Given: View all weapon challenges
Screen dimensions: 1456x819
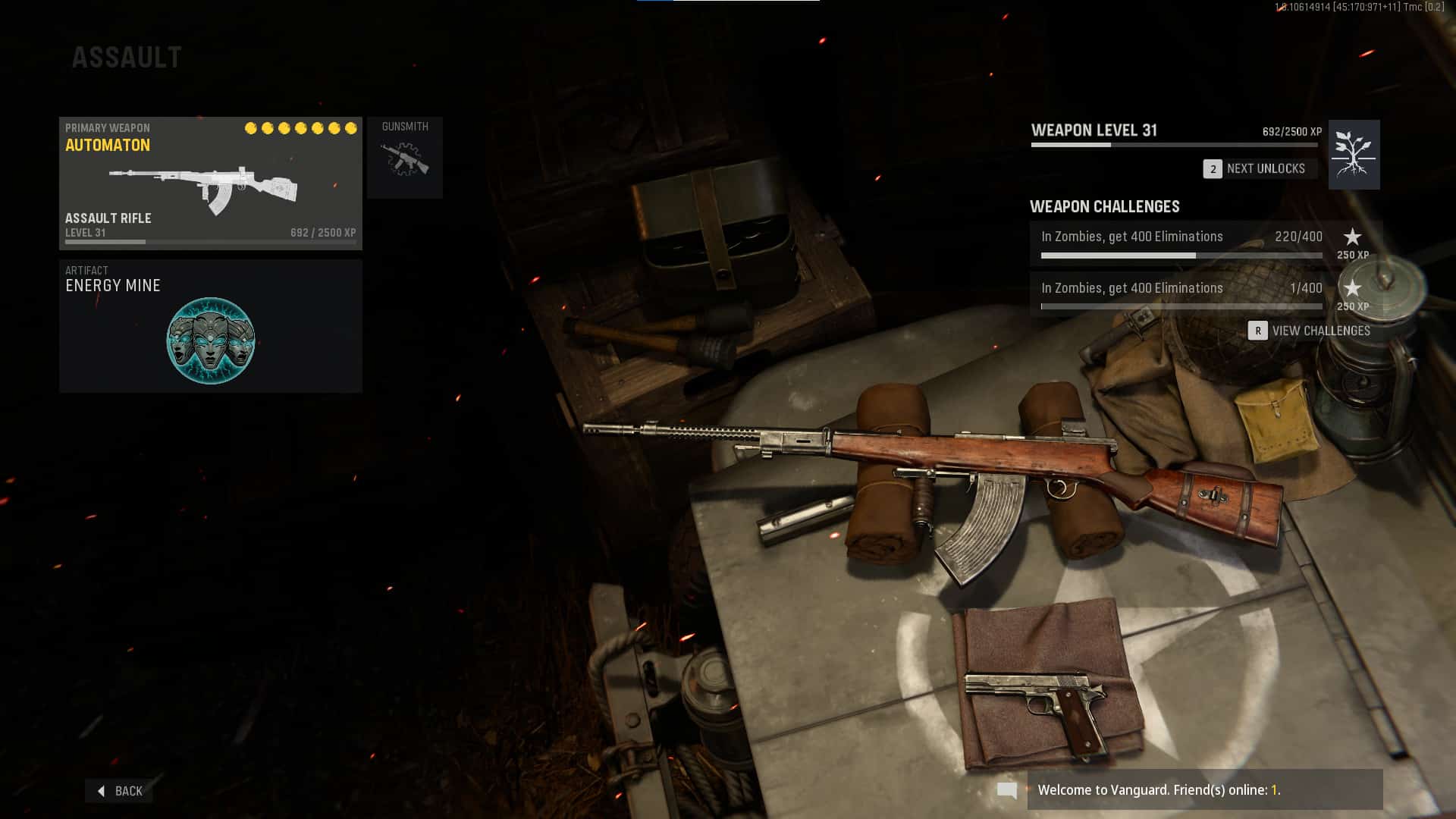Looking at the screenshot, I should pos(1310,331).
